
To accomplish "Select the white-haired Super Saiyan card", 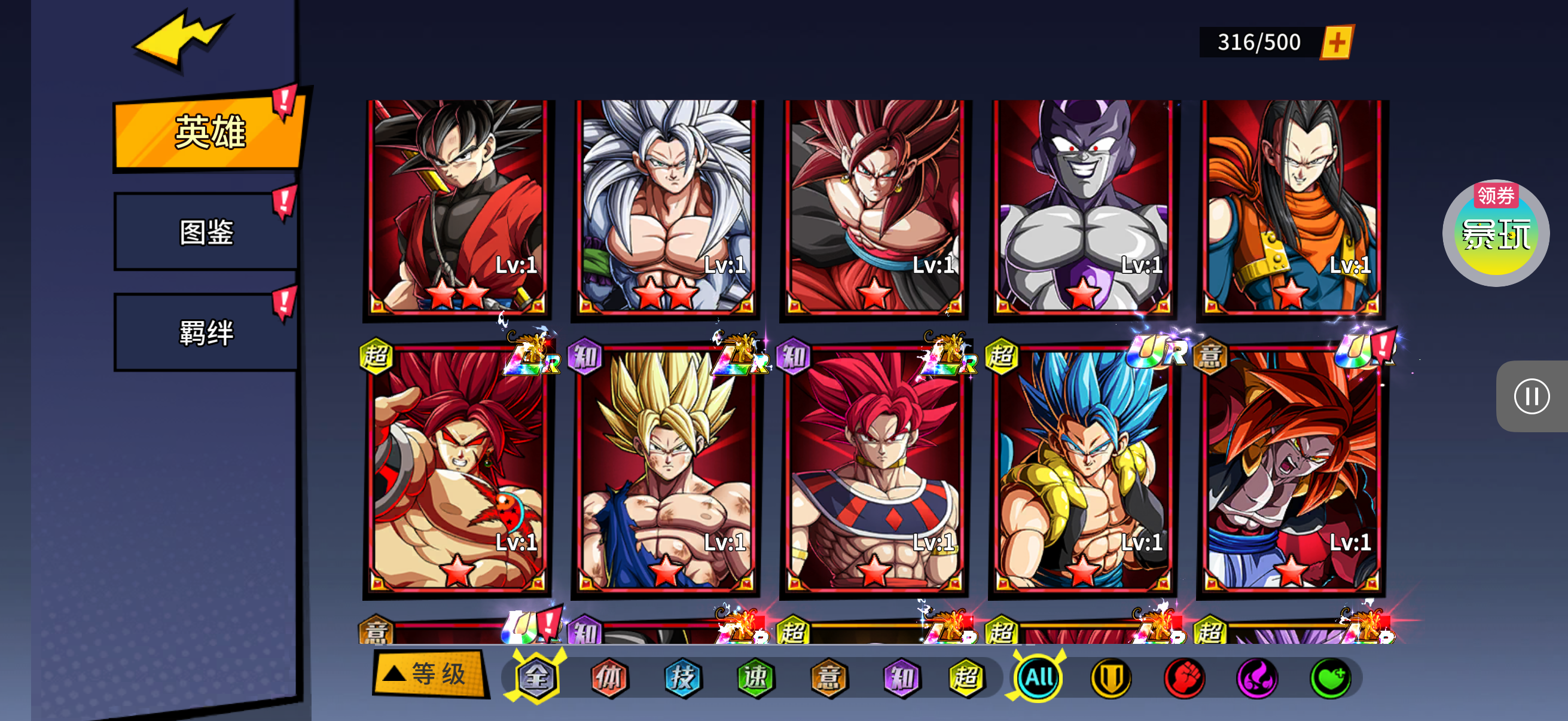I will click(x=666, y=207).
